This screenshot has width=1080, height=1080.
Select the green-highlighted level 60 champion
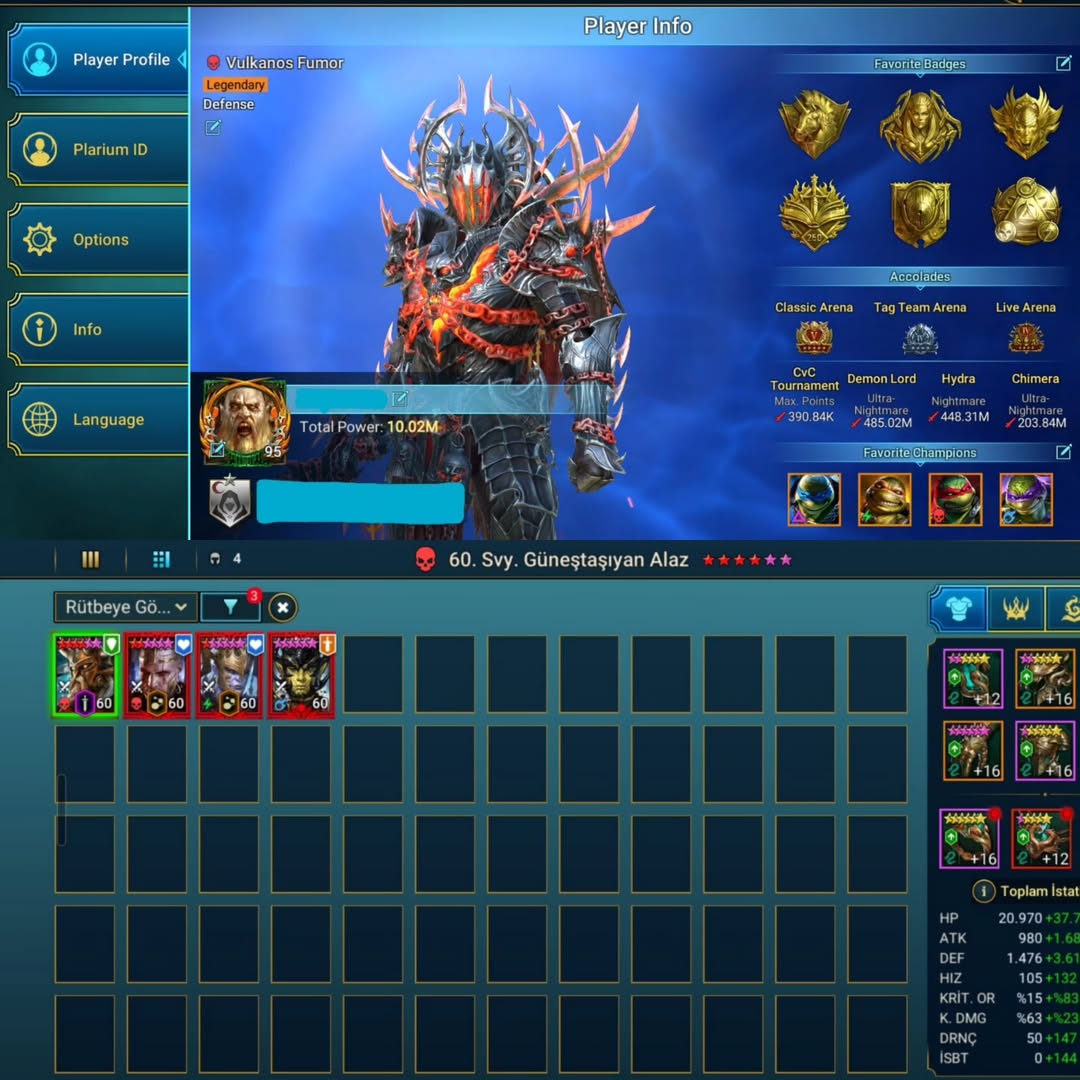(86, 675)
